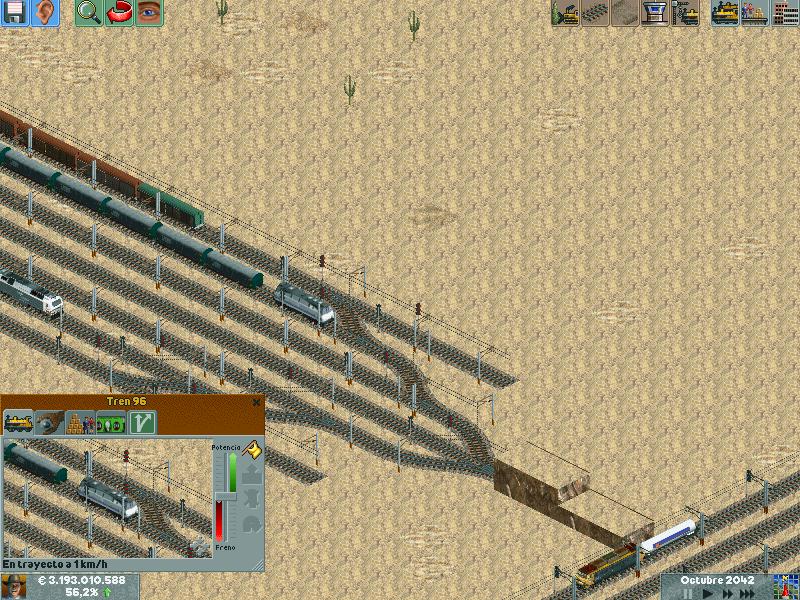Open the road construction tool
The height and width of the screenshot is (600, 800).
click(x=625, y=13)
